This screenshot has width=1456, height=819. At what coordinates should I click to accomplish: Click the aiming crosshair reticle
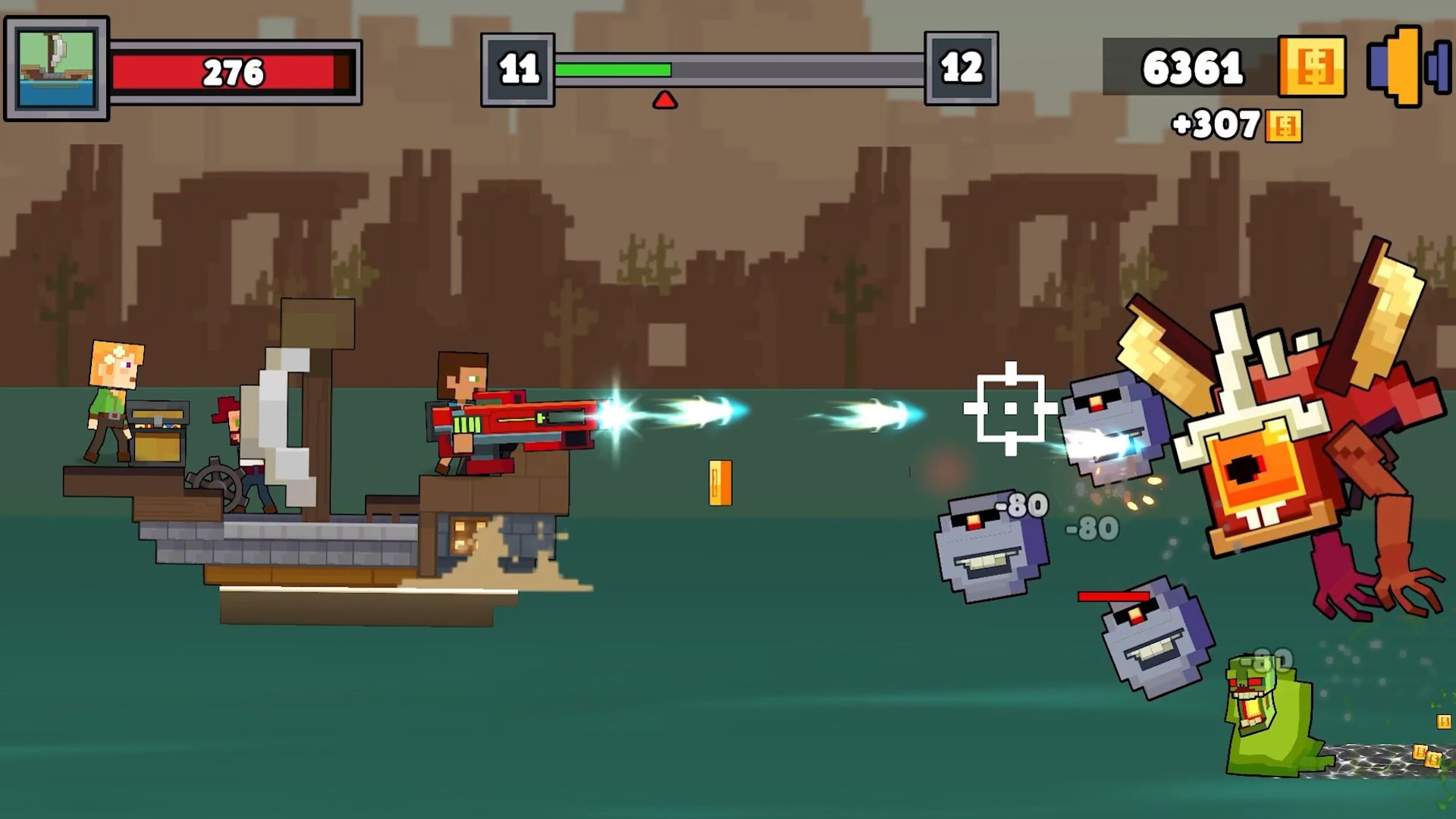(x=1009, y=409)
